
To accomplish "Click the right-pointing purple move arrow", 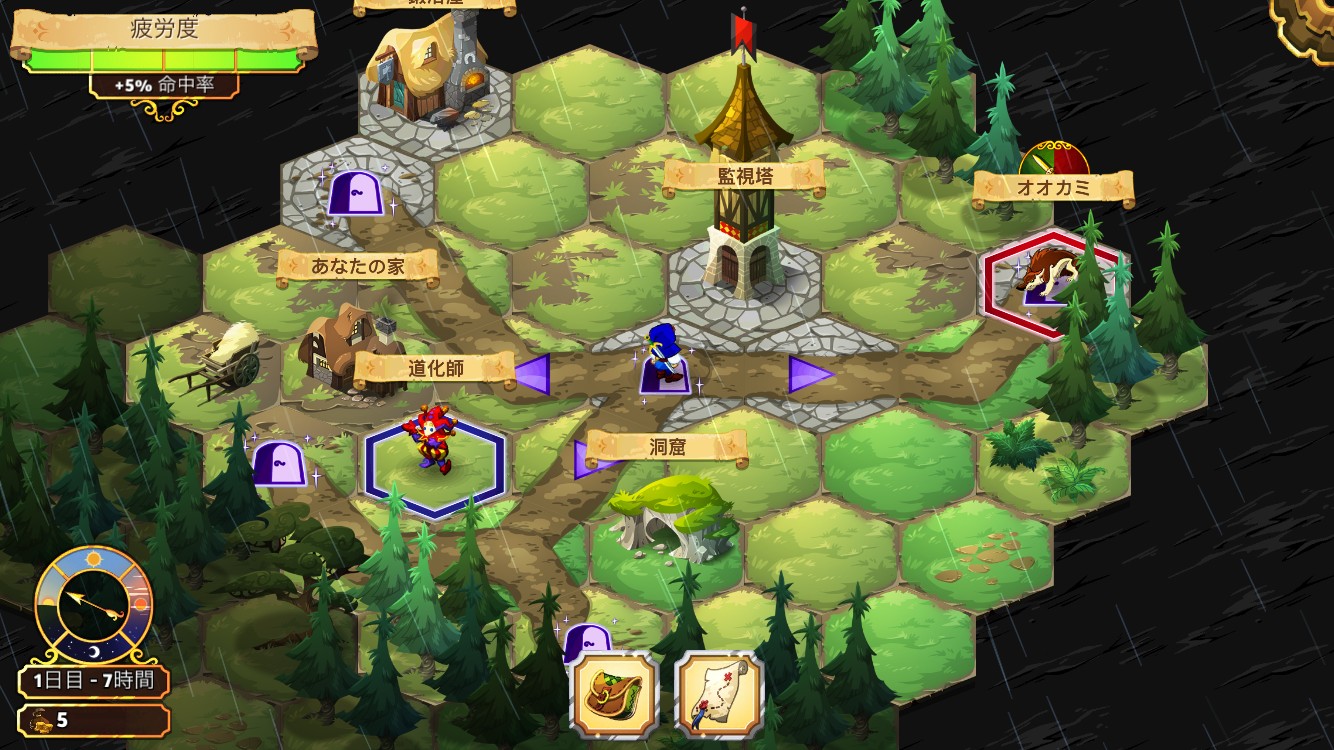I will 810,374.
